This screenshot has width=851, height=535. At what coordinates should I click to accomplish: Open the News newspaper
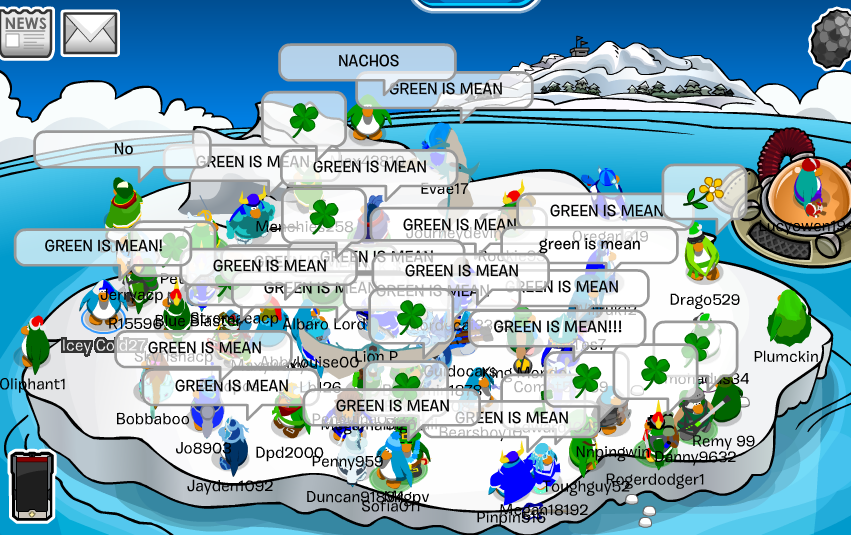point(27,32)
